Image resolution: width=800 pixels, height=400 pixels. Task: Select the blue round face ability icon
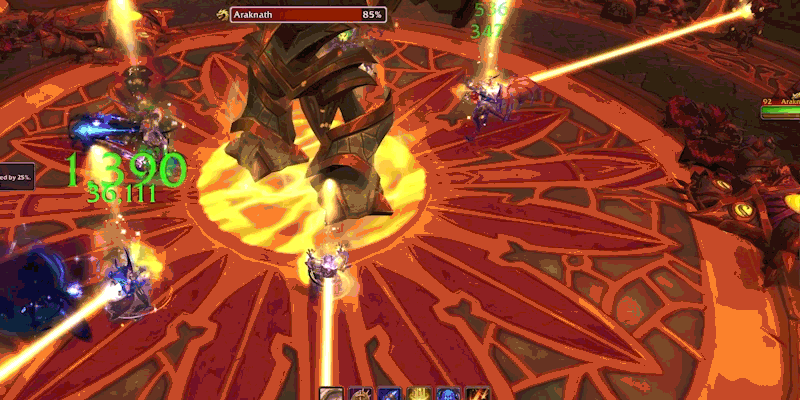click(447, 394)
